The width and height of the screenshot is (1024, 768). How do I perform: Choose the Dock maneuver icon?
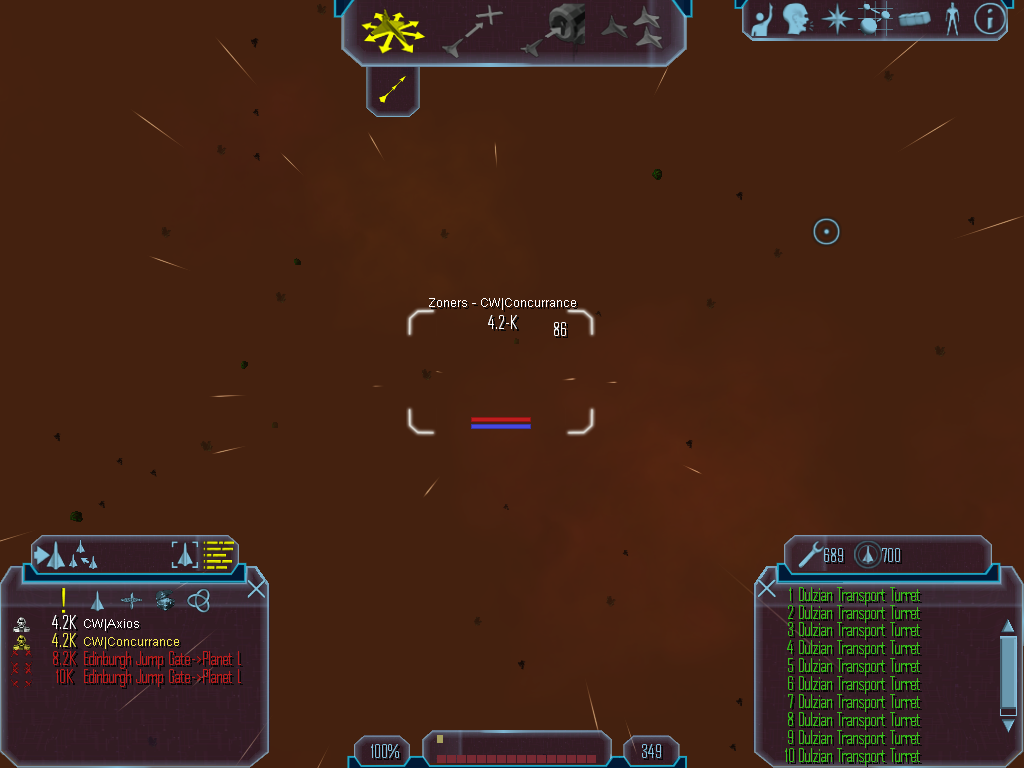click(x=556, y=30)
